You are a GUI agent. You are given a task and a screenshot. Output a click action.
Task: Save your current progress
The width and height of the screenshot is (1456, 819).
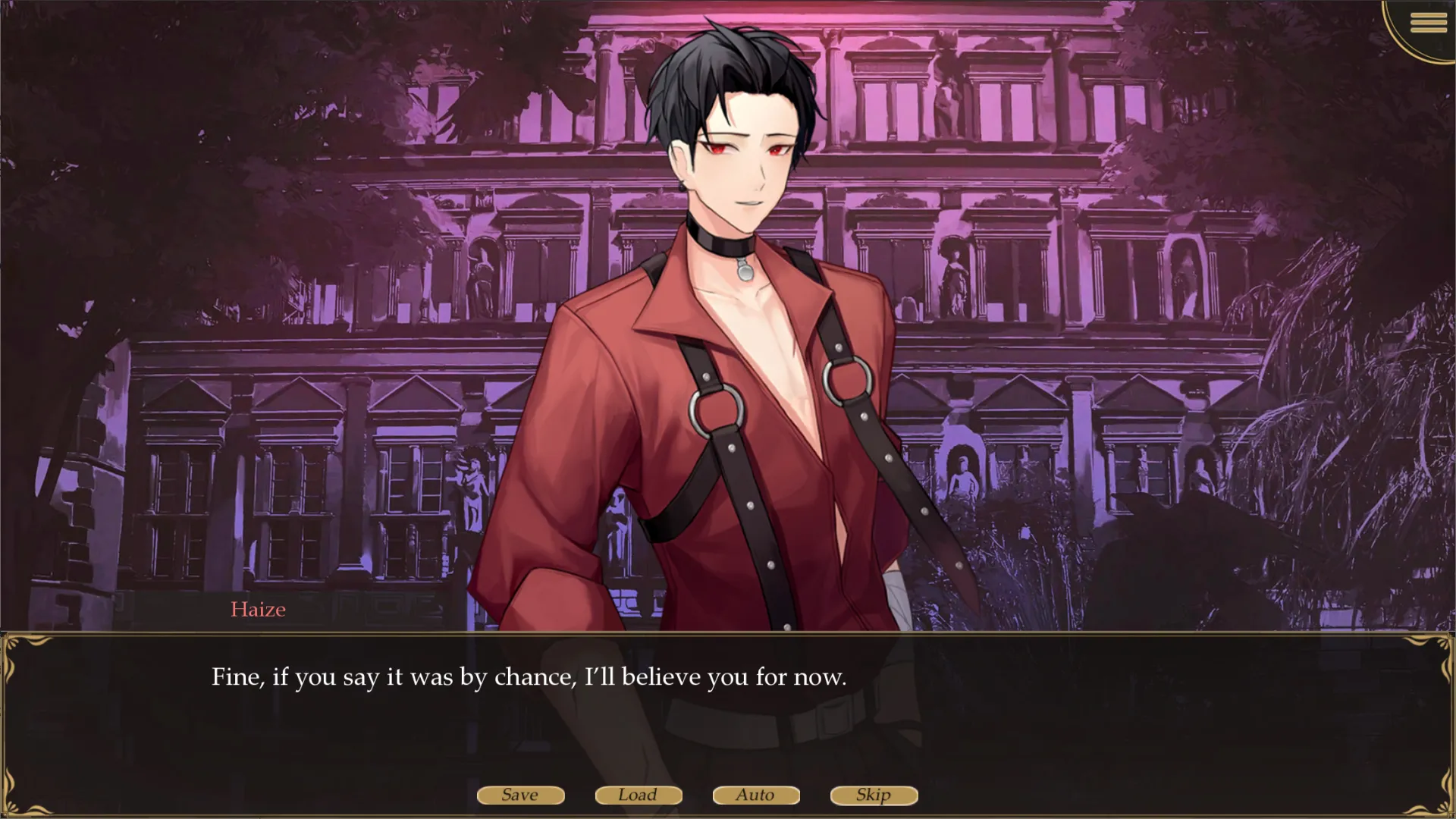click(x=520, y=795)
